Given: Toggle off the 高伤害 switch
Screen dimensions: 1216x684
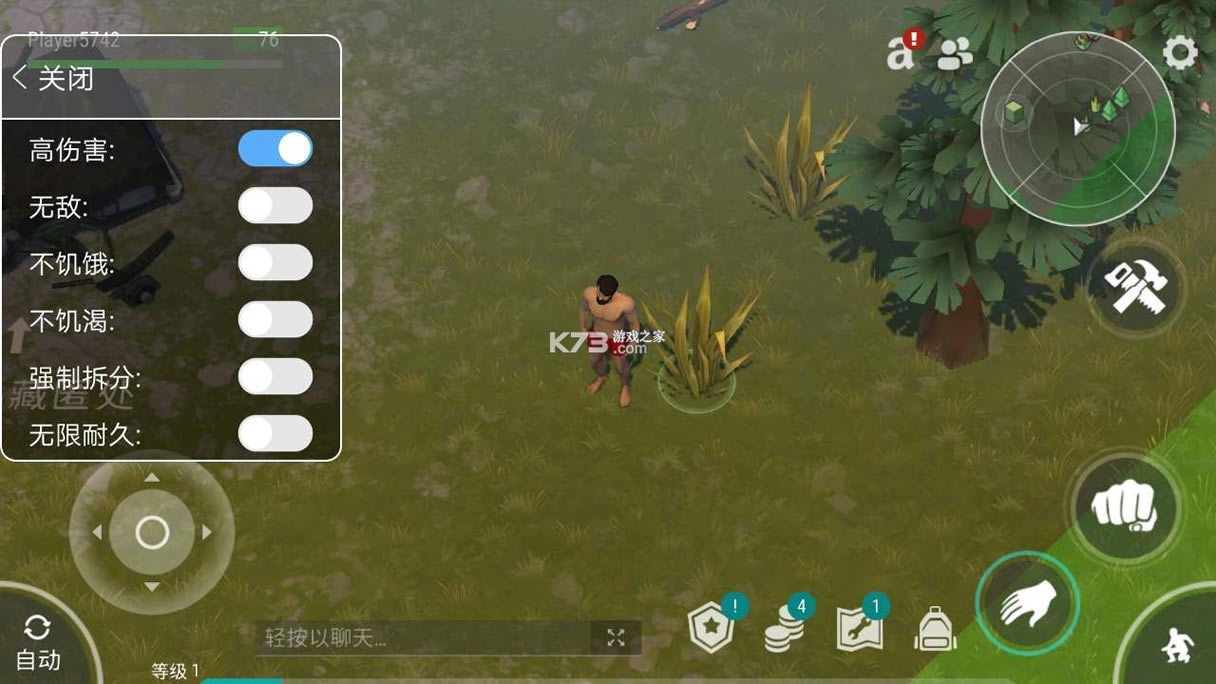Looking at the screenshot, I should tap(275, 149).
